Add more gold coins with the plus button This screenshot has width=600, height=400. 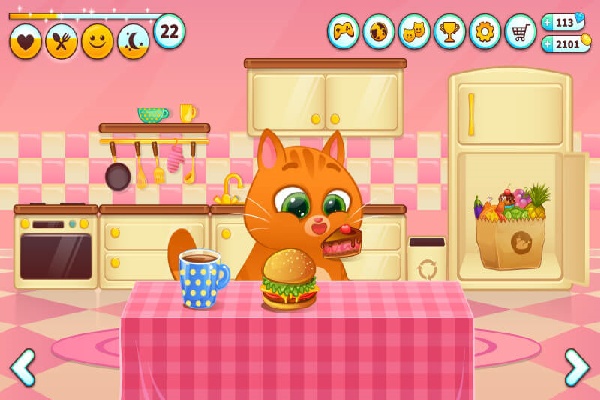pos(549,44)
